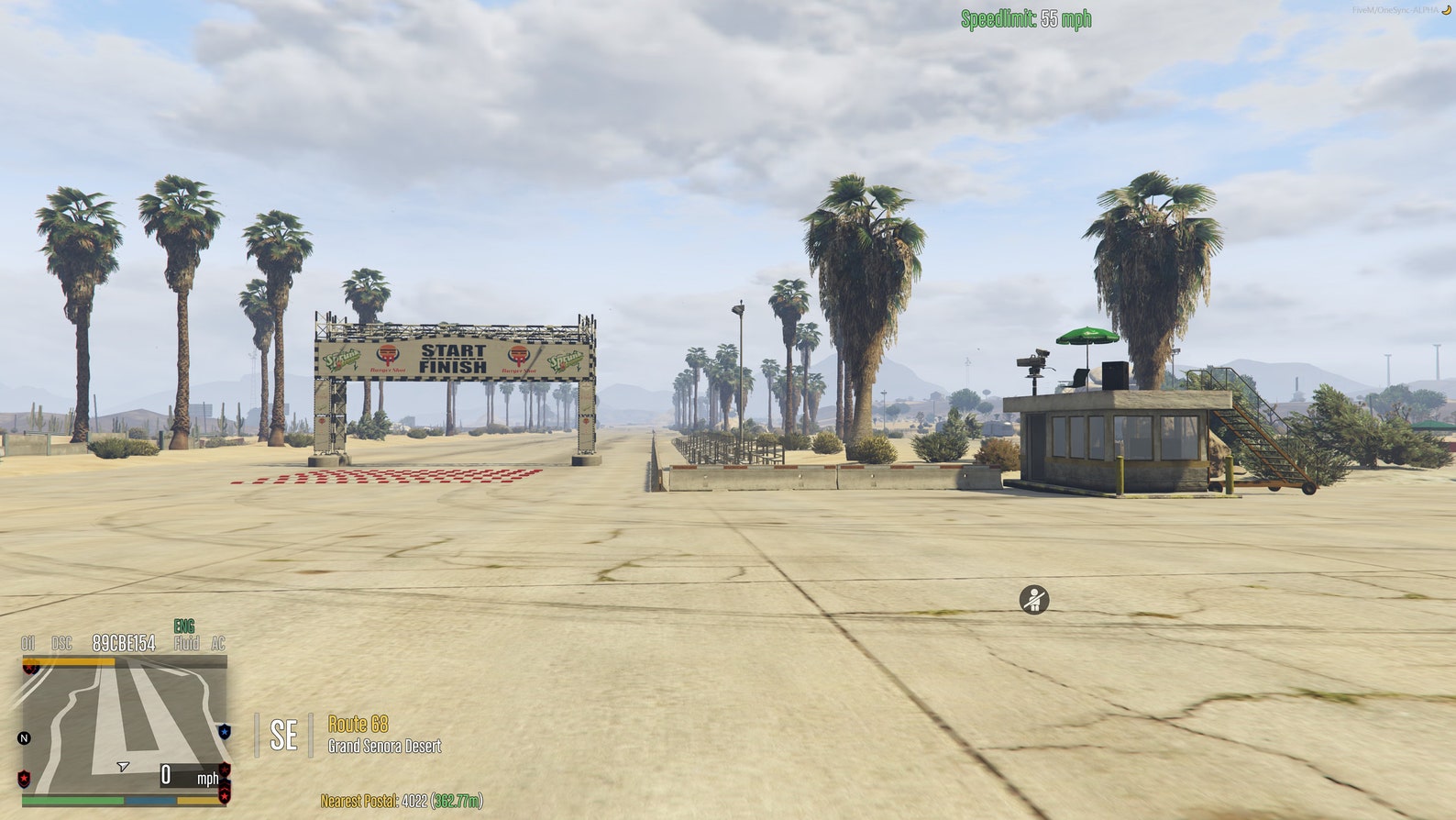The image size is (1456, 820).
Task: Click the red star shield badge beside the minimap
Action: [x=225, y=770]
